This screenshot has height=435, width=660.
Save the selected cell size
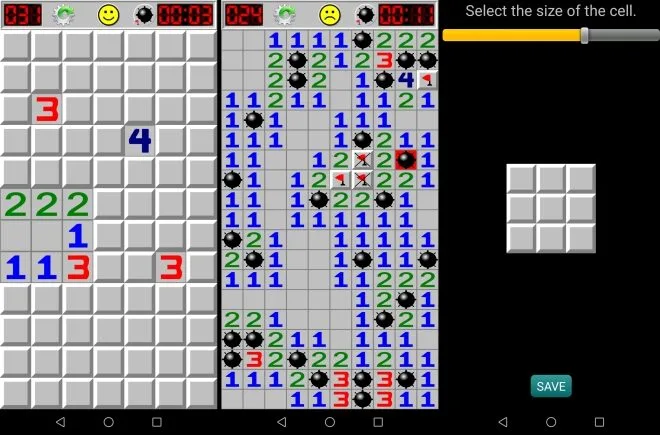[x=551, y=386]
